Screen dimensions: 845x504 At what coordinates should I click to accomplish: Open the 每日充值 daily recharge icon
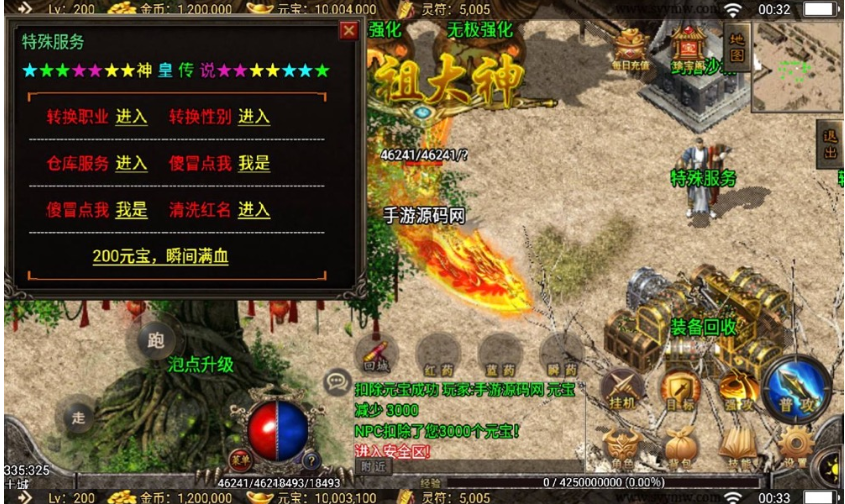pyautogui.click(x=631, y=50)
